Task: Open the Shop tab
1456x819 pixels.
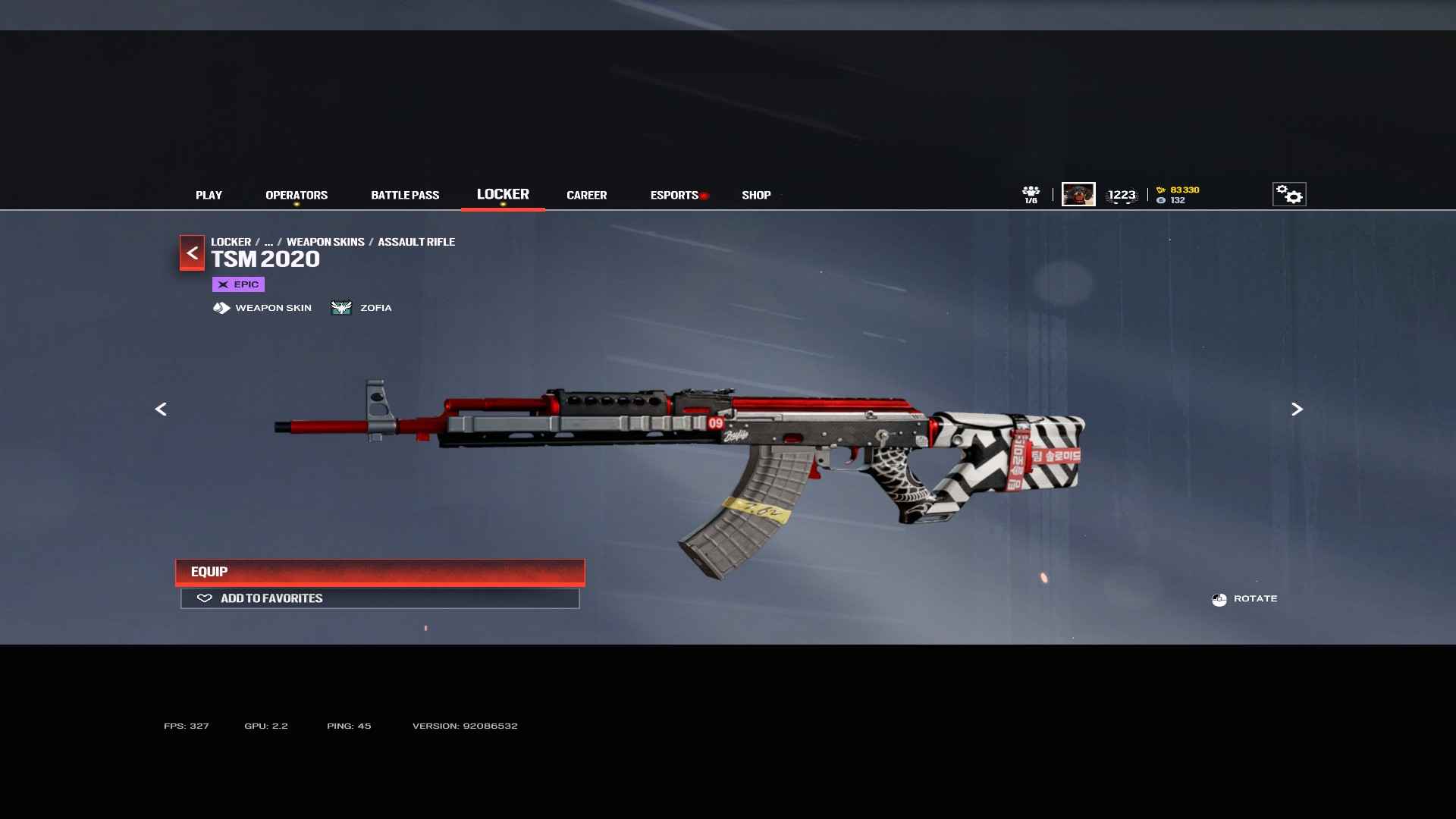Action: [x=756, y=195]
